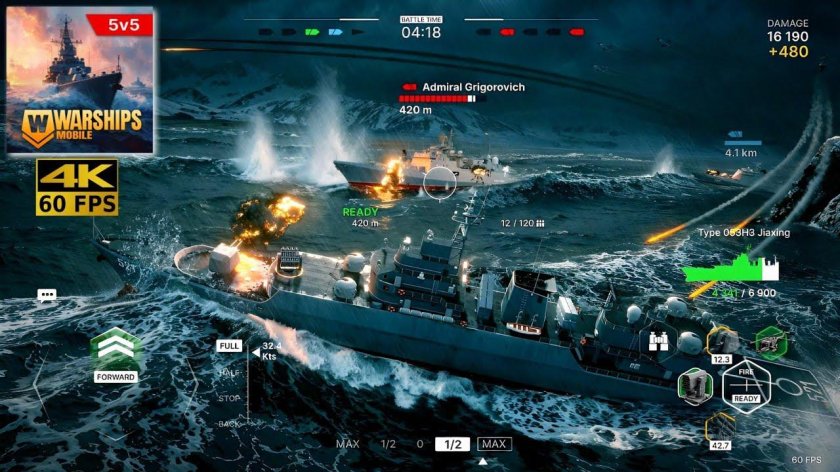This screenshot has height=472, width=840.
Task: Open the chat speech bubble
Action: pyautogui.click(x=47, y=296)
